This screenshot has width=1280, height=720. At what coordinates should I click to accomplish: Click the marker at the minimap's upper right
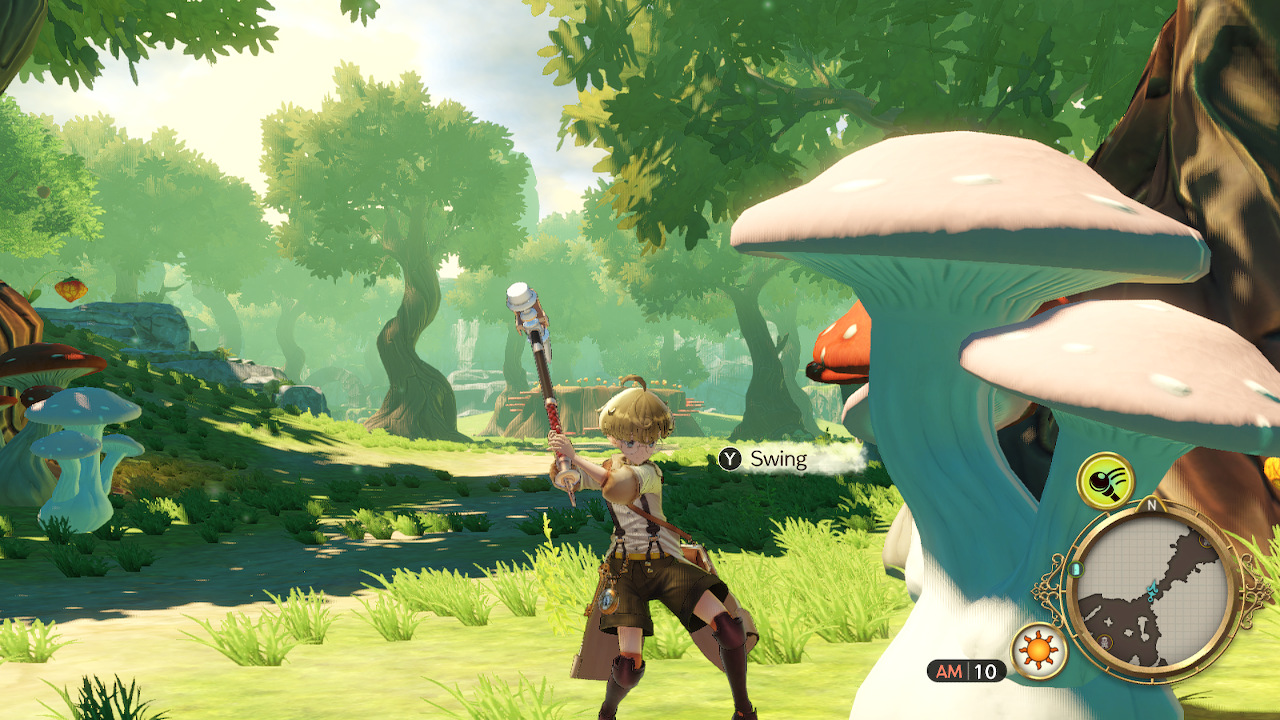[1206, 542]
